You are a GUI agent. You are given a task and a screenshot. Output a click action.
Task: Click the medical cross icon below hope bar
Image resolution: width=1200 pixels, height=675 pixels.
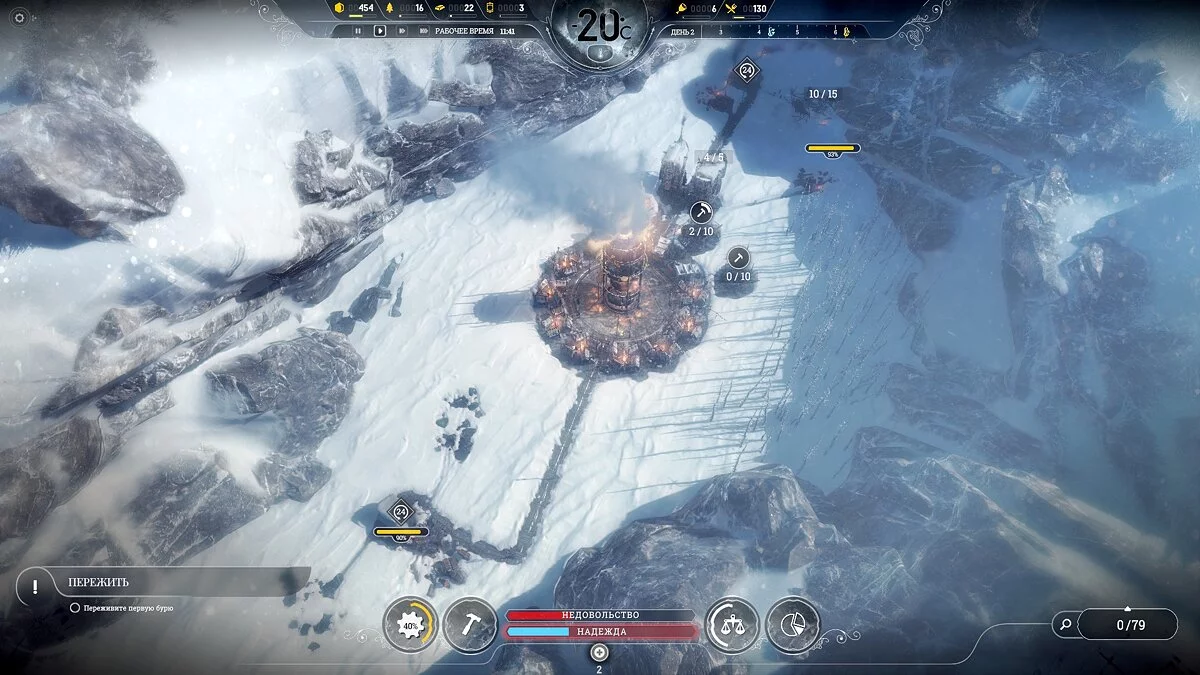click(599, 652)
